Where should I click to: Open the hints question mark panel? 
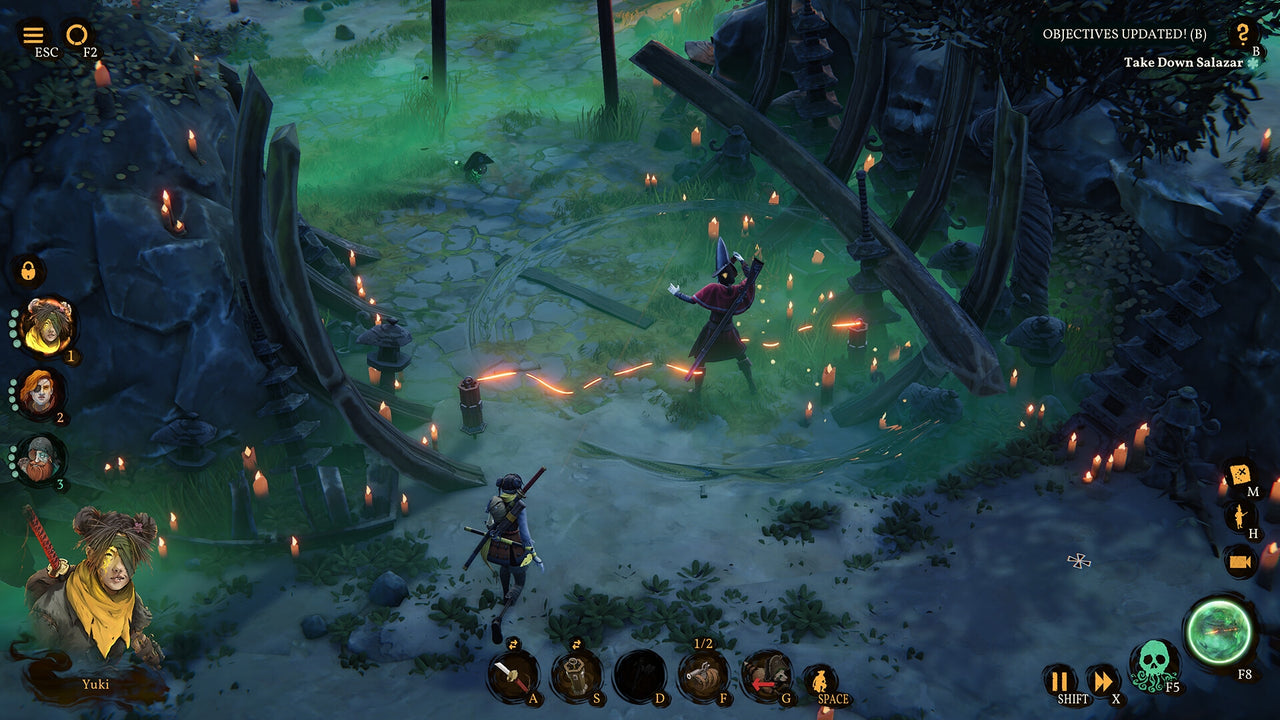[1242, 33]
